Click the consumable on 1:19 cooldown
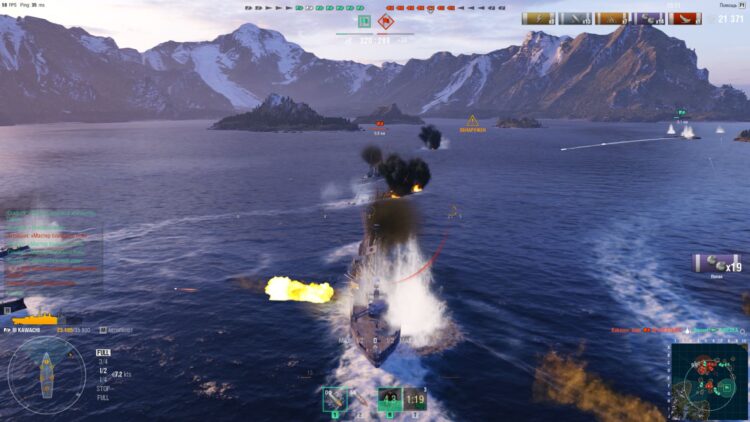750x422 pixels. coord(415,399)
